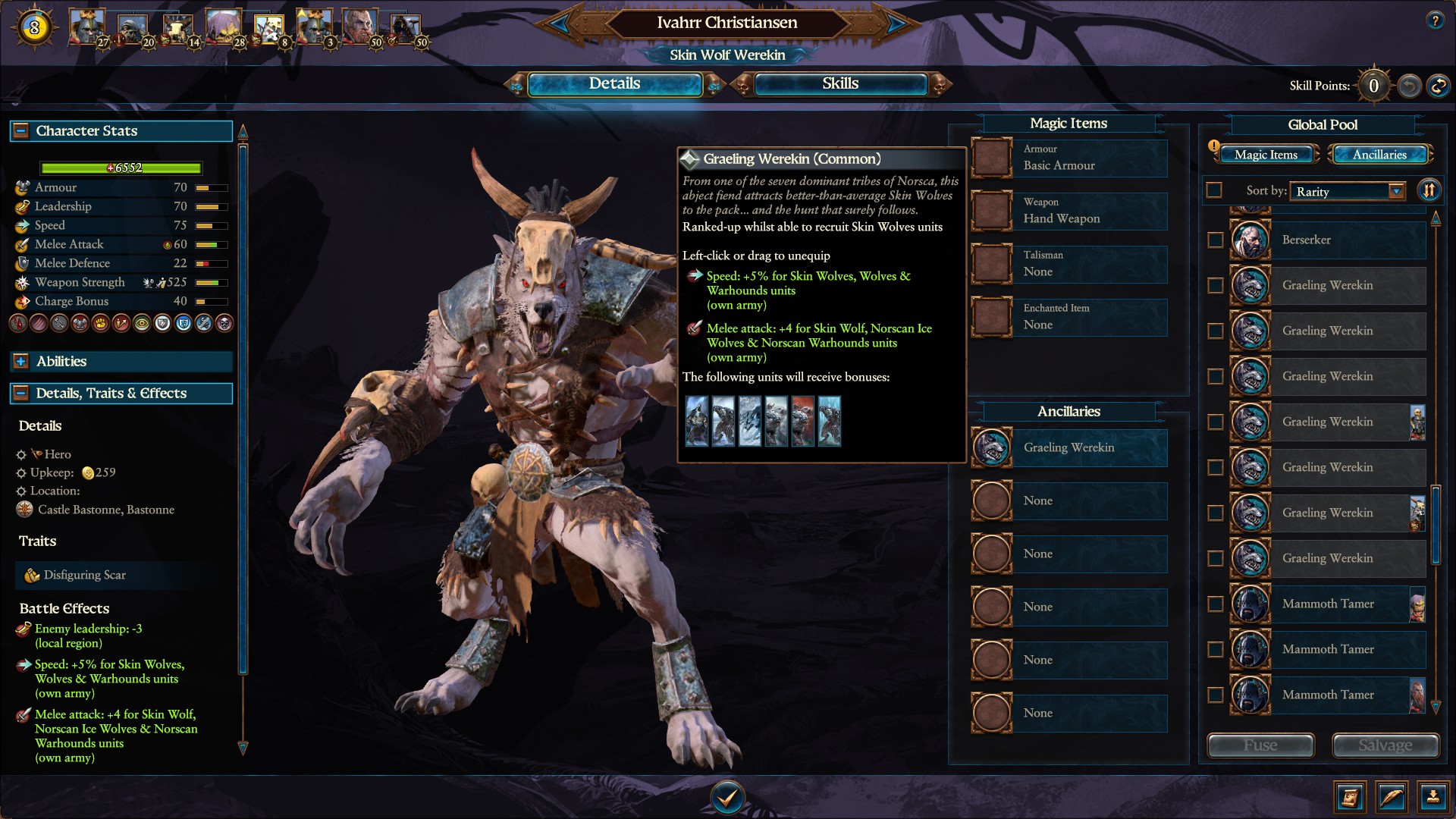Check the first Graeling Werekin pool checkbox

point(1214,286)
